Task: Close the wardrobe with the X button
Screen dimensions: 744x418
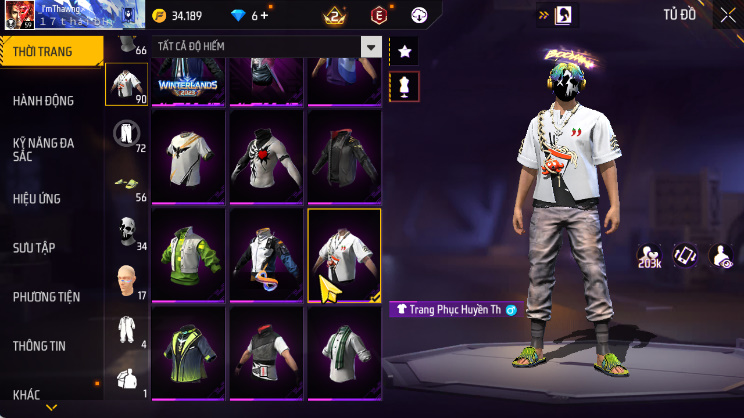Action: [x=727, y=15]
